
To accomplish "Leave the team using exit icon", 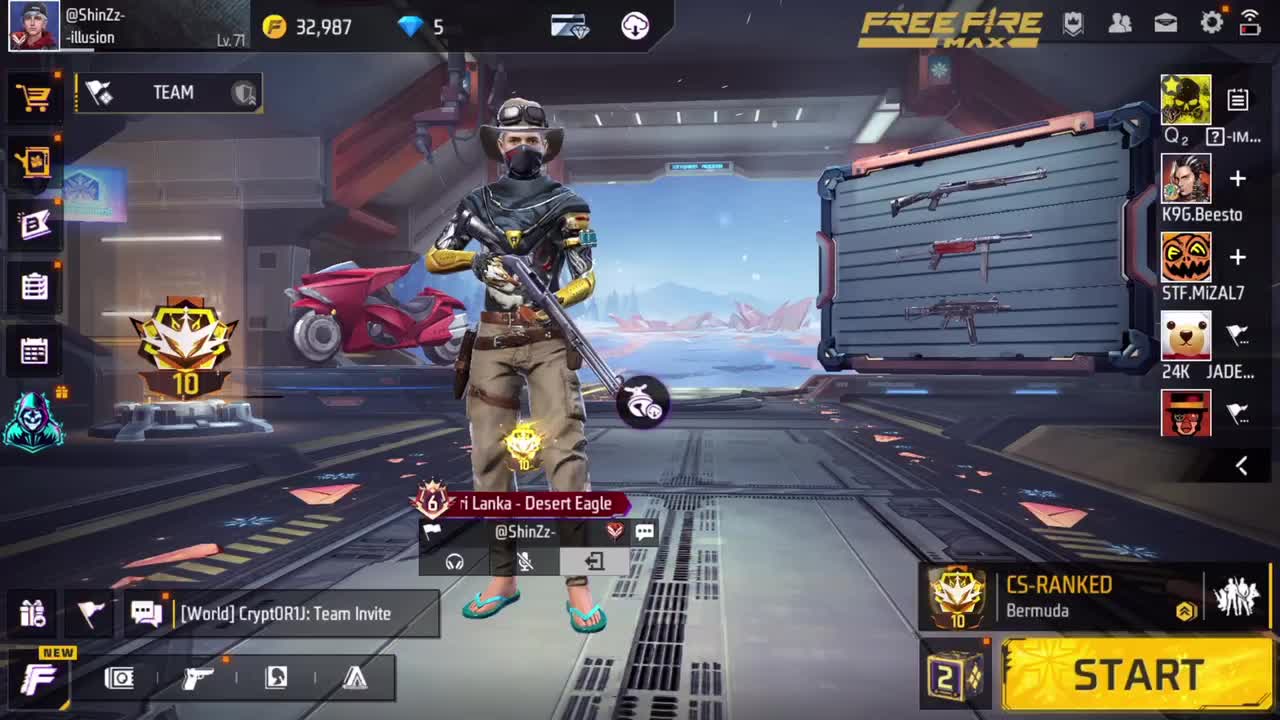I will pyautogui.click(x=594, y=562).
